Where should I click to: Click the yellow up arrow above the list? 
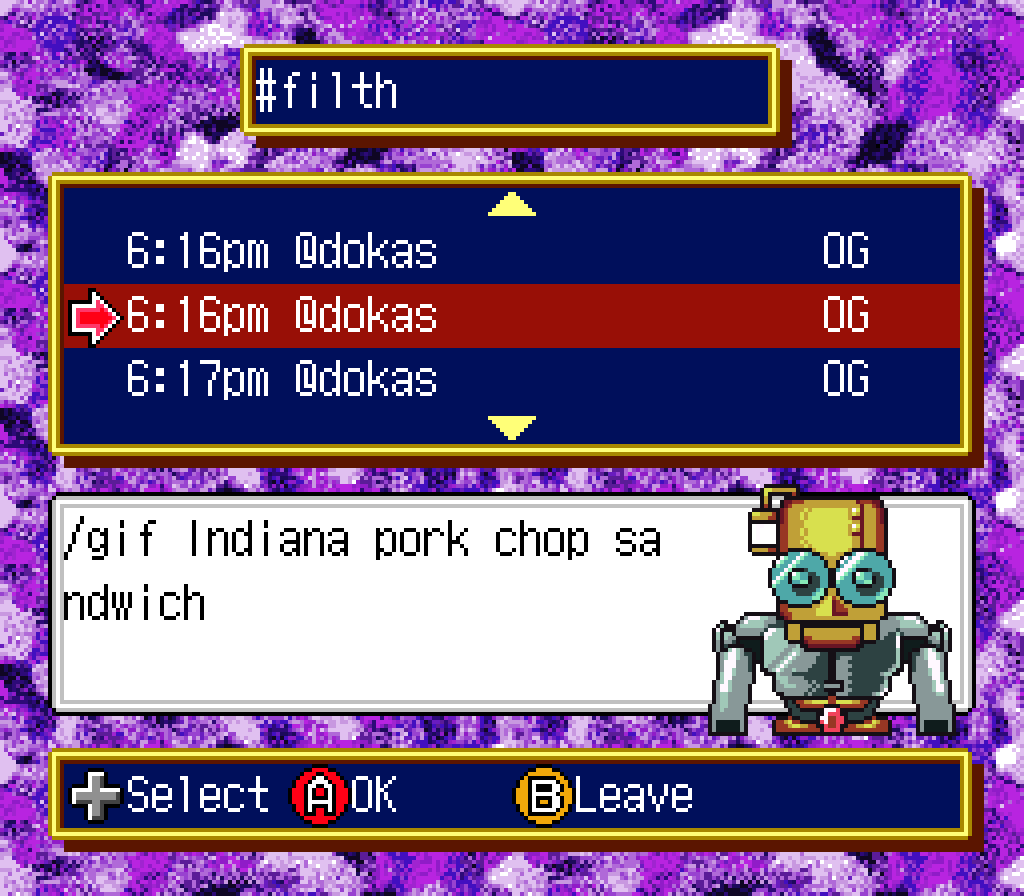pos(512,205)
